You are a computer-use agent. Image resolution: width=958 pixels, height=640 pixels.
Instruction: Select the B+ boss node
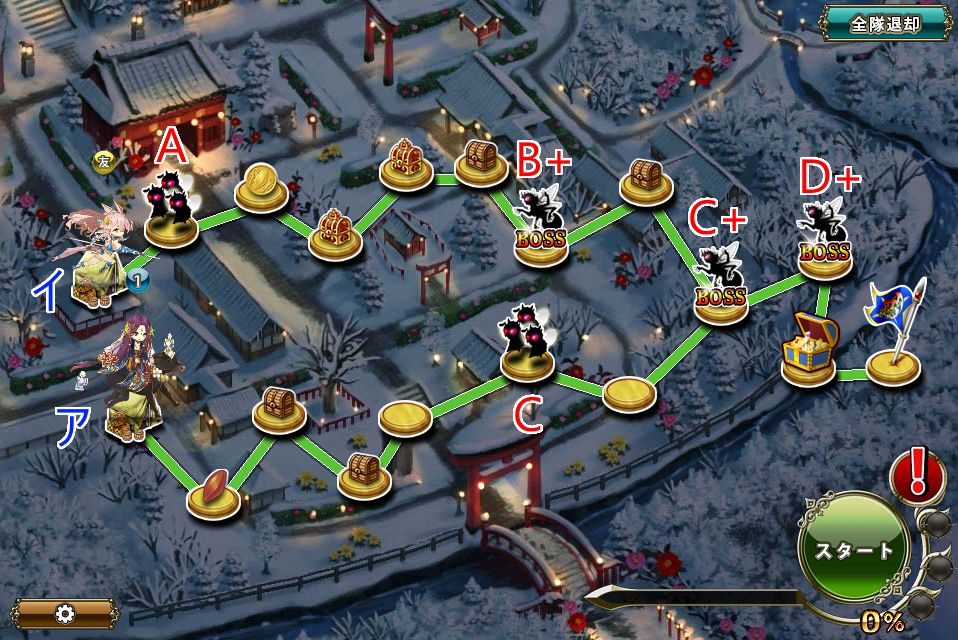tap(541, 230)
